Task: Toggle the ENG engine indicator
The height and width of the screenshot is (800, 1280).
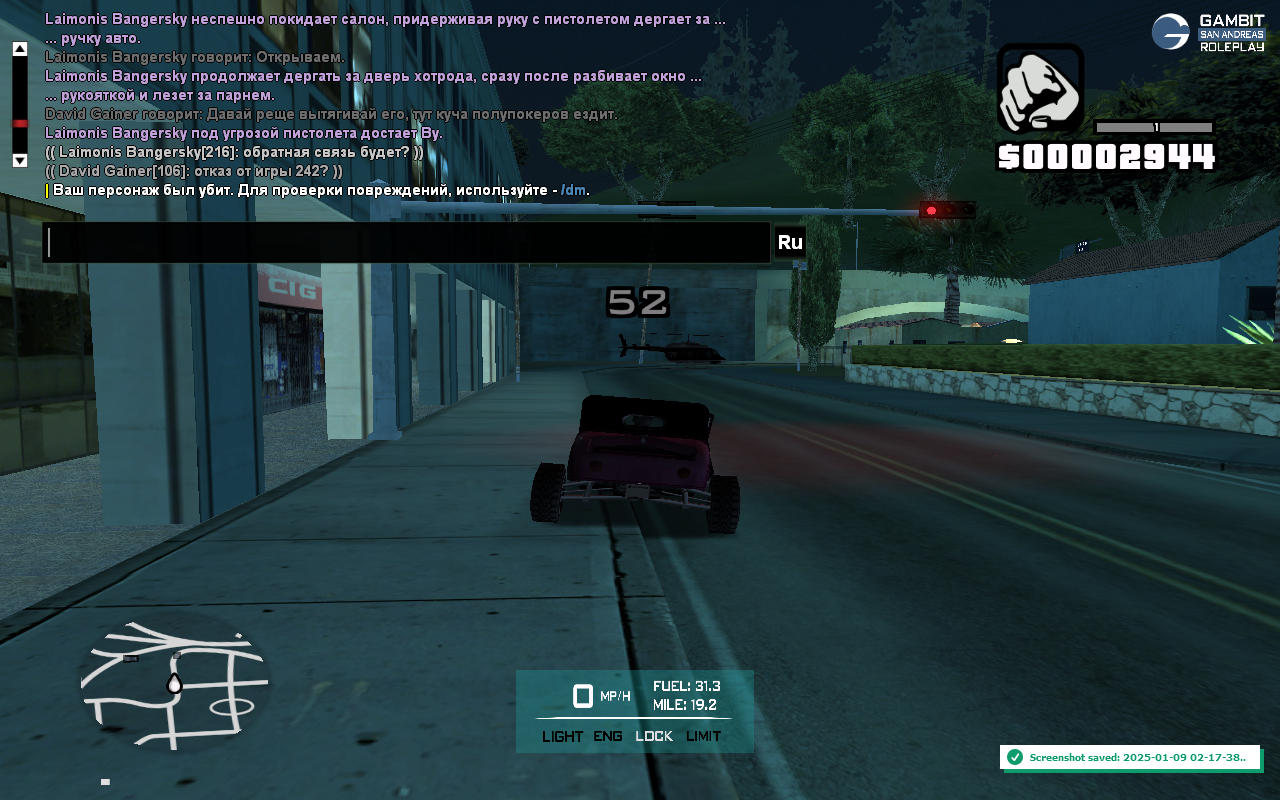Action: [608, 737]
